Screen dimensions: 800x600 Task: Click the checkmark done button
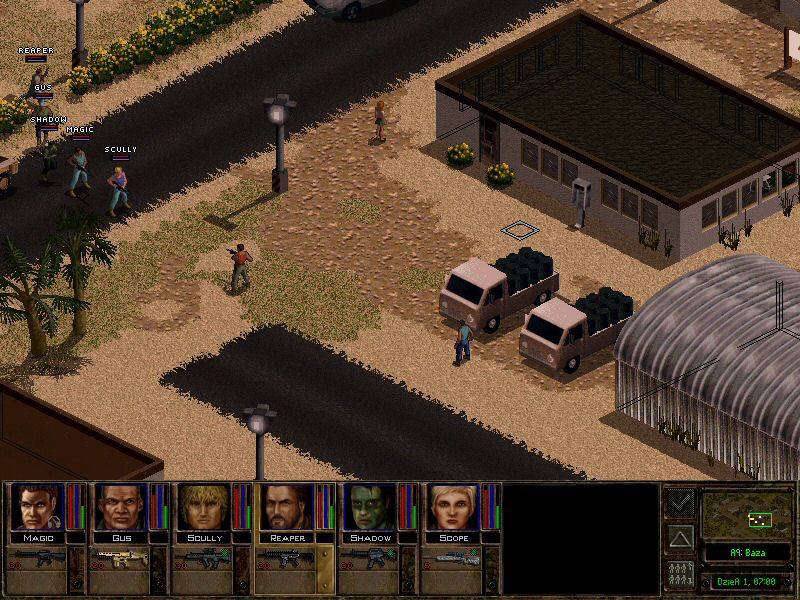[680, 502]
